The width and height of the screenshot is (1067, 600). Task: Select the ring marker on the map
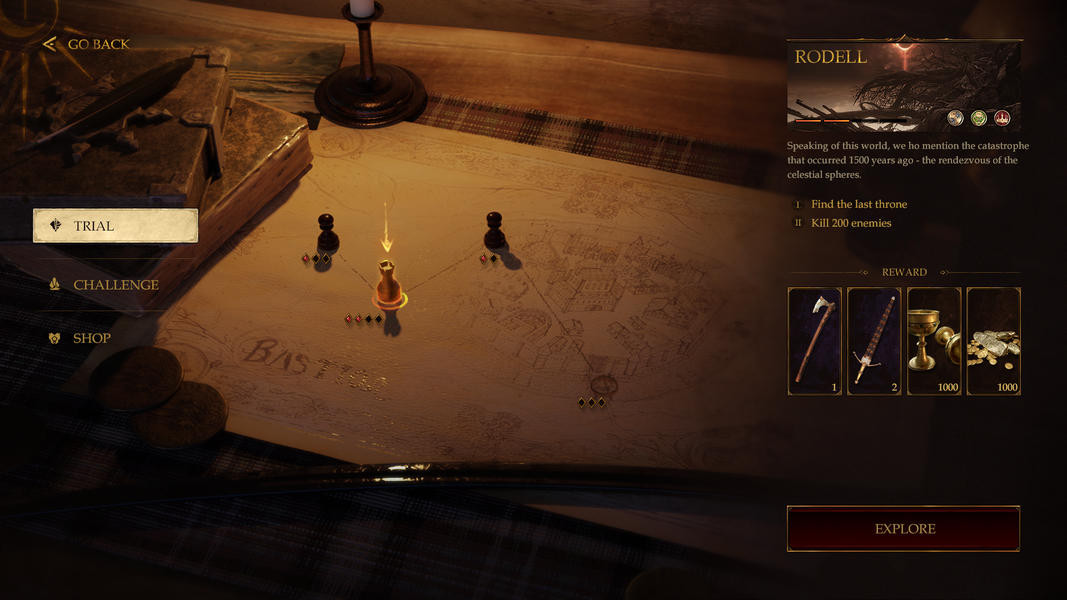click(x=603, y=384)
